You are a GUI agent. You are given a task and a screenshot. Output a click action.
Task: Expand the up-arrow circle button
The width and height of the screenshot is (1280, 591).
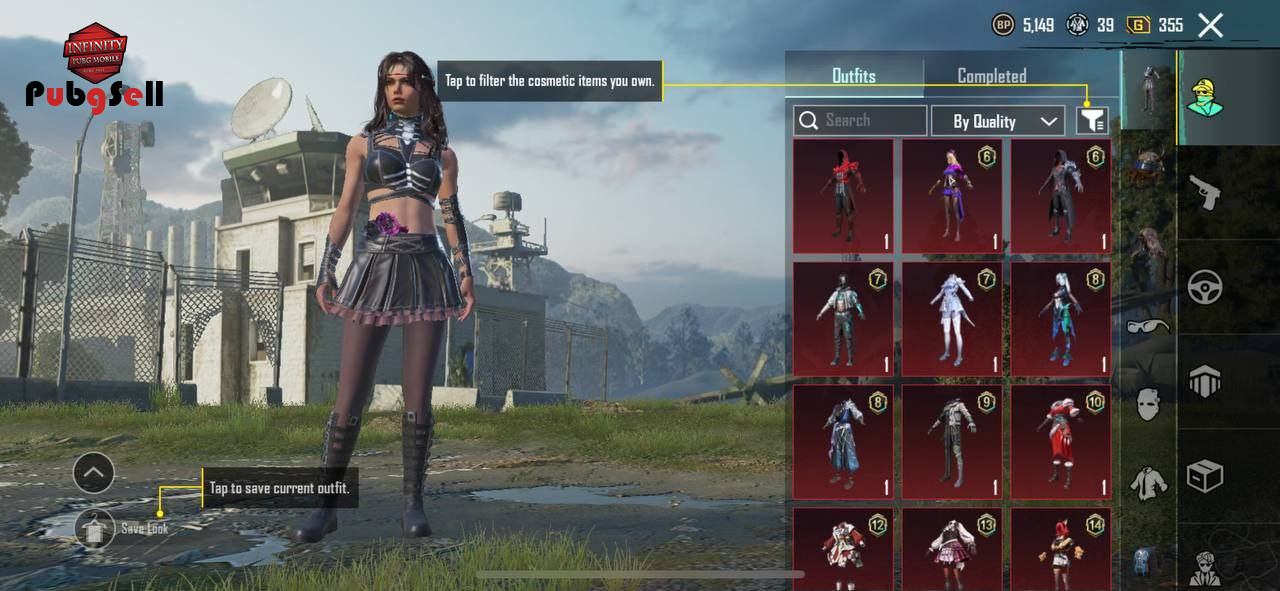(94, 473)
